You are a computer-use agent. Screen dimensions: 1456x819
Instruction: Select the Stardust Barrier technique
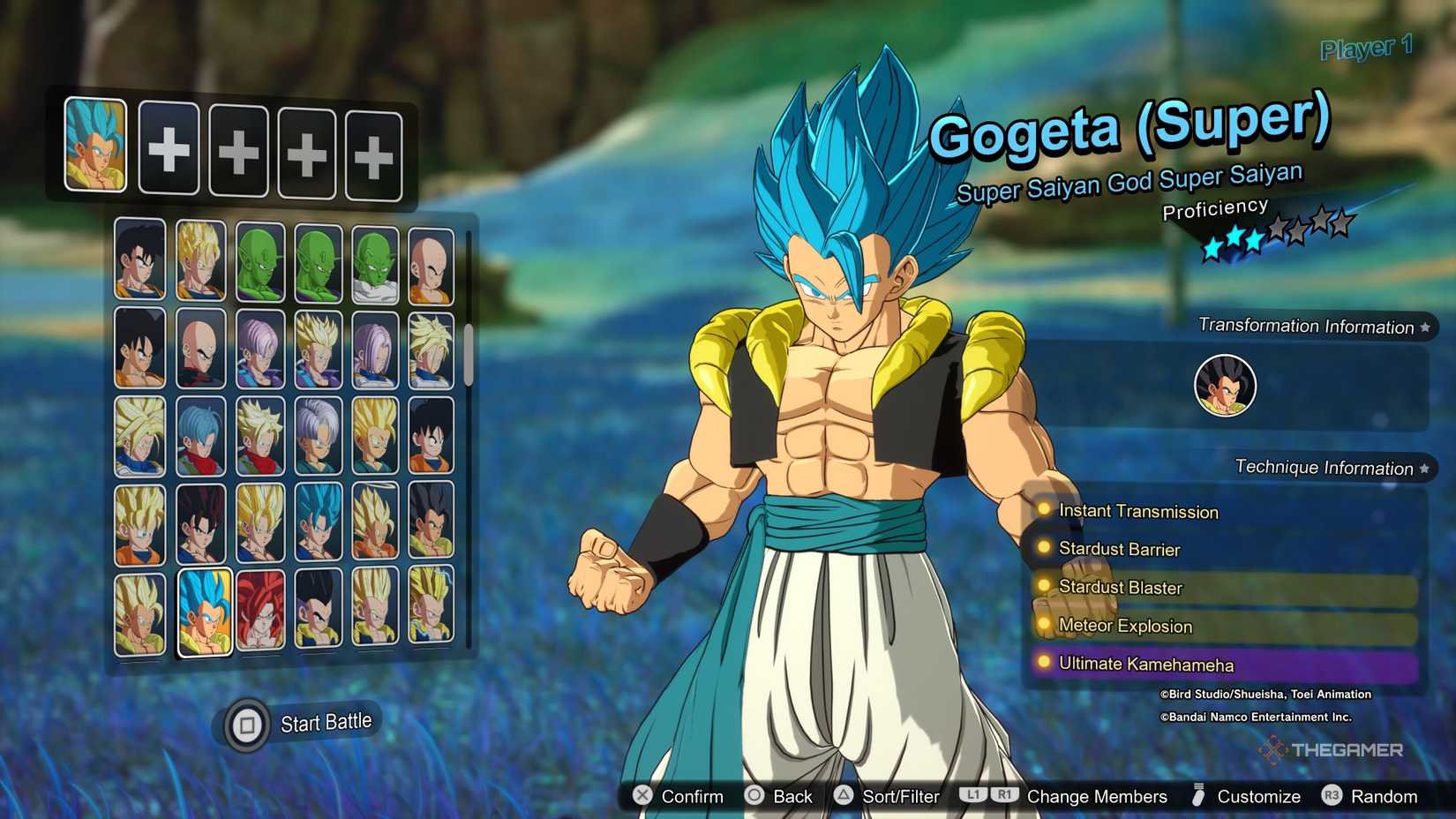1119,549
